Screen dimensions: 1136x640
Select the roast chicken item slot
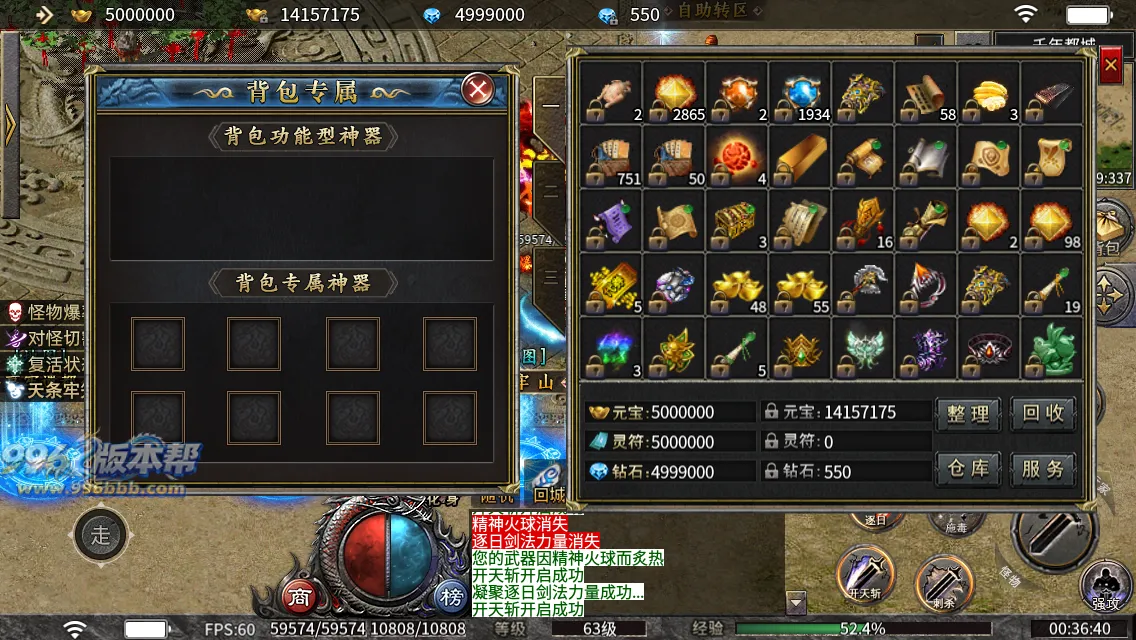(x=611, y=93)
